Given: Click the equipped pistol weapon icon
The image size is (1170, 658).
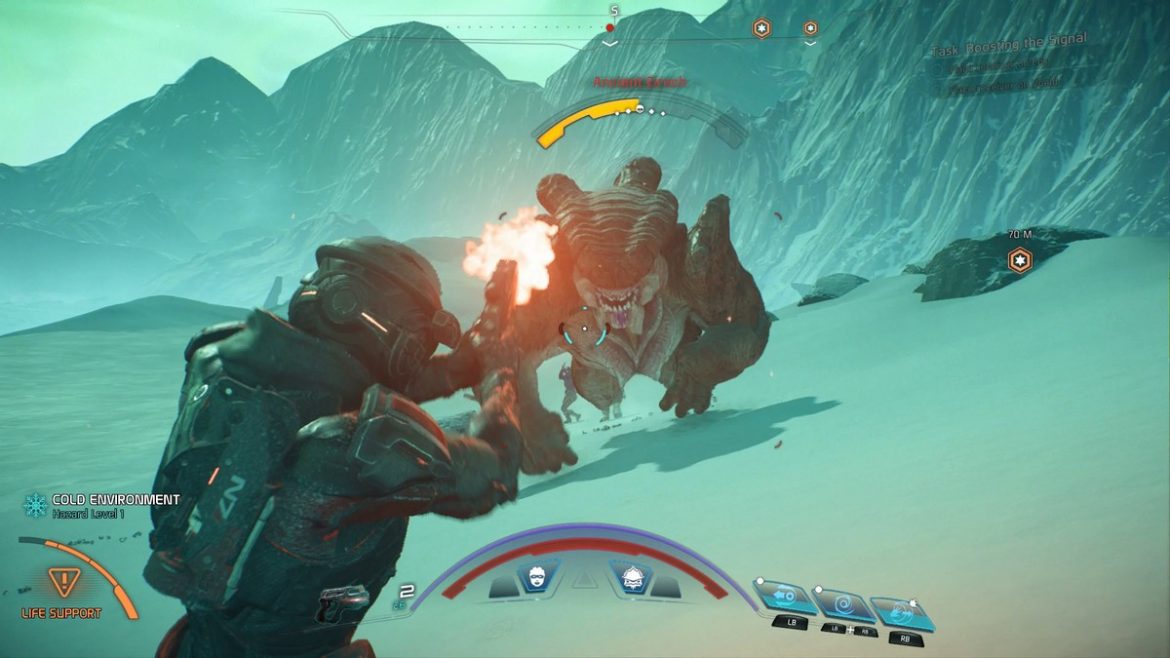Looking at the screenshot, I should click(x=342, y=602).
